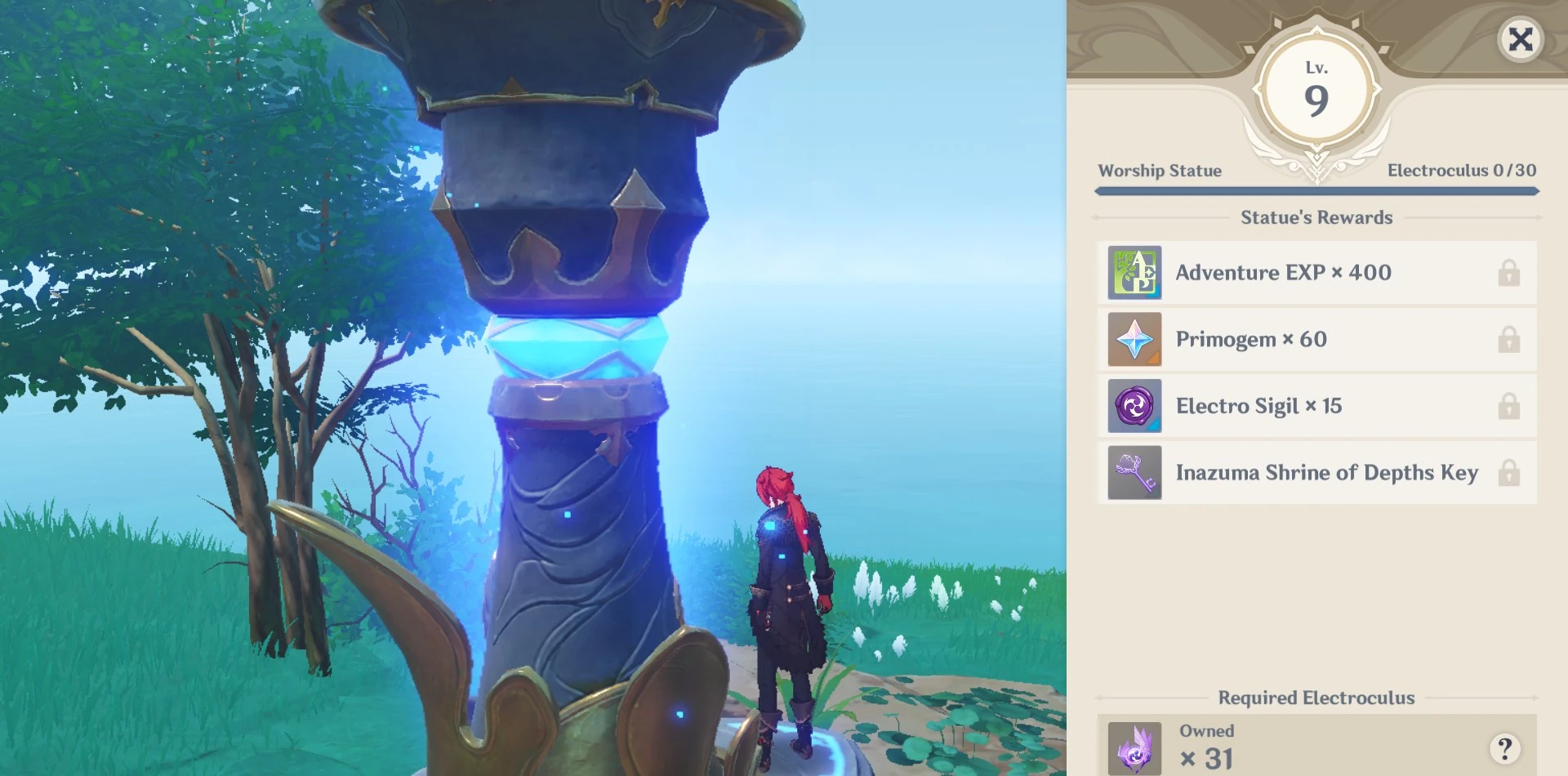Viewport: 1568px width, 776px height.
Task: Select the Statue's Rewards header
Action: click(1316, 217)
